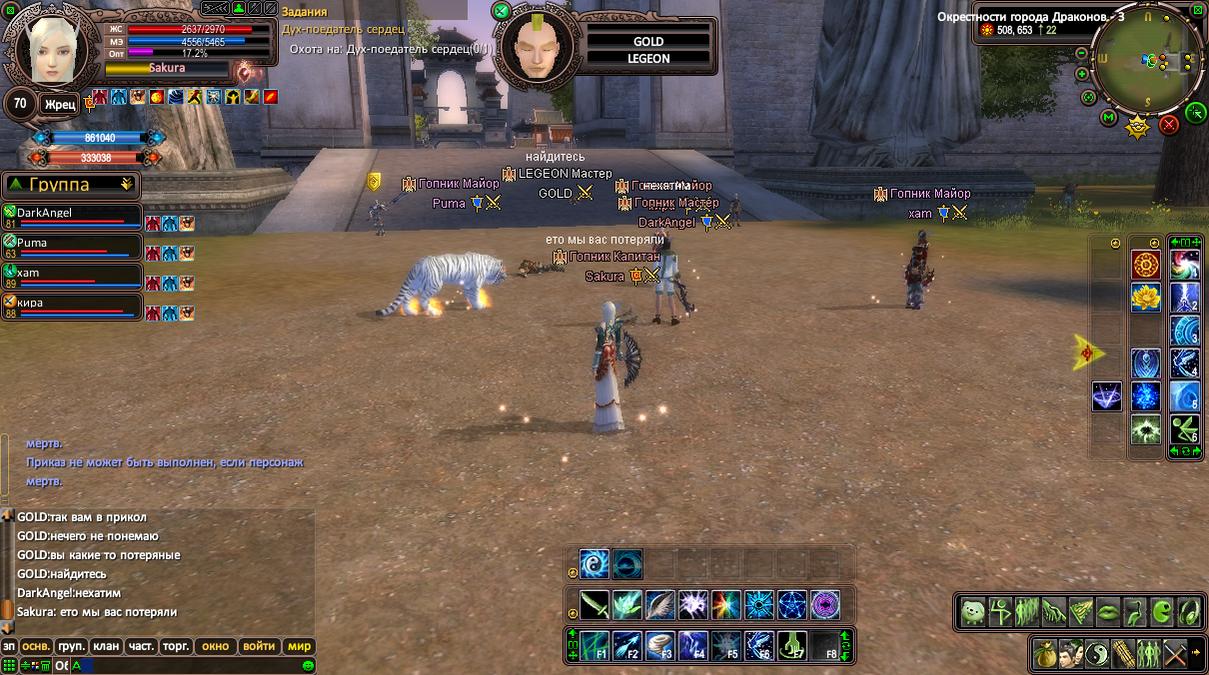Activate the F1 skill slot
Image resolution: width=1209 pixels, height=675 pixels.
[596, 645]
